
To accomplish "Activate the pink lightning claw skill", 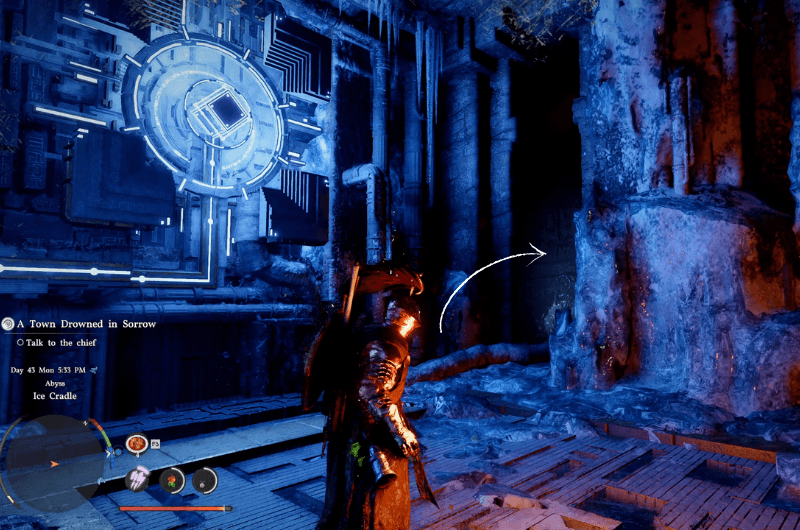I will (137, 479).
